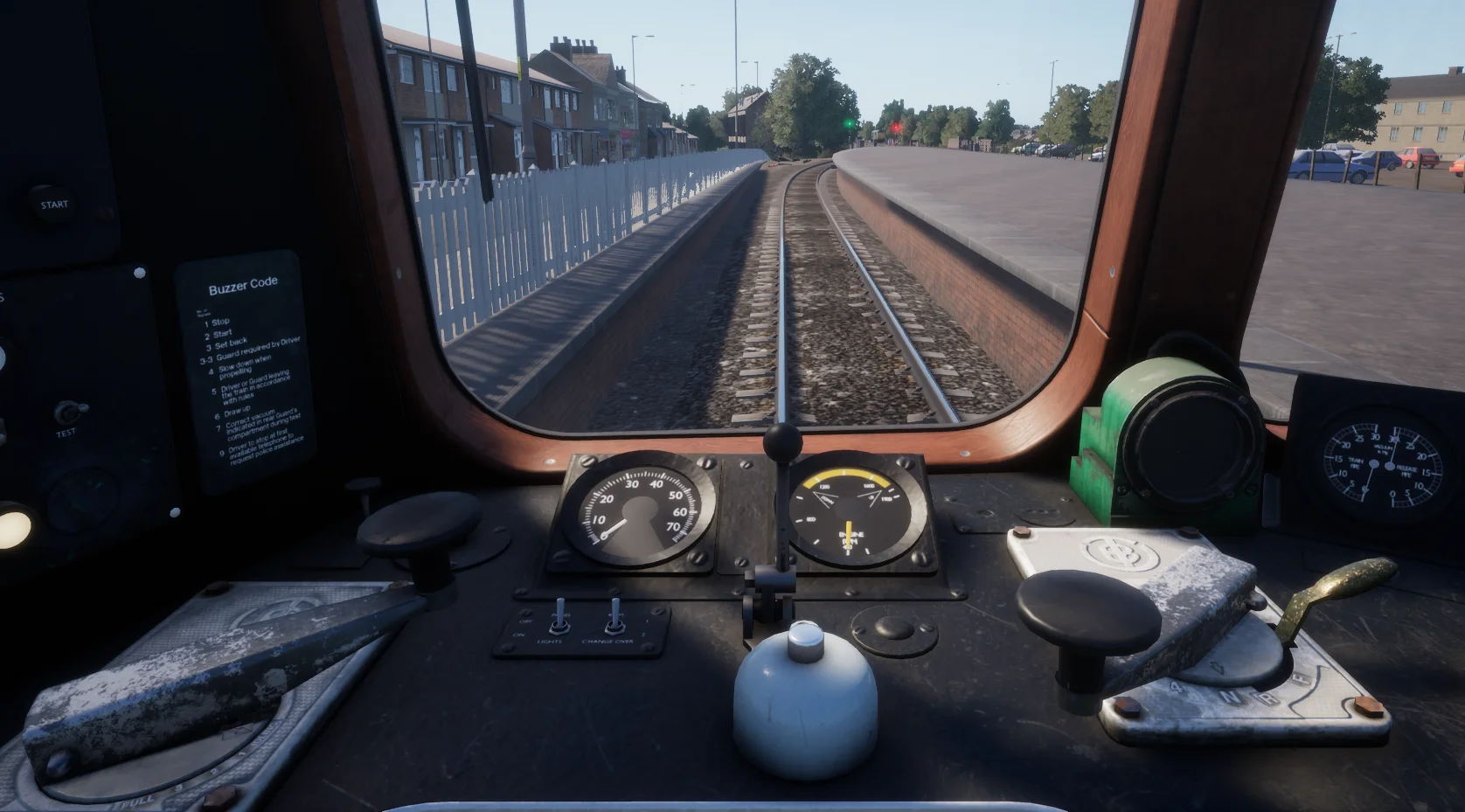Toggle the LIGHTS switch on the desk
Screen dimensions: 1465x812
tap(556, 619)
